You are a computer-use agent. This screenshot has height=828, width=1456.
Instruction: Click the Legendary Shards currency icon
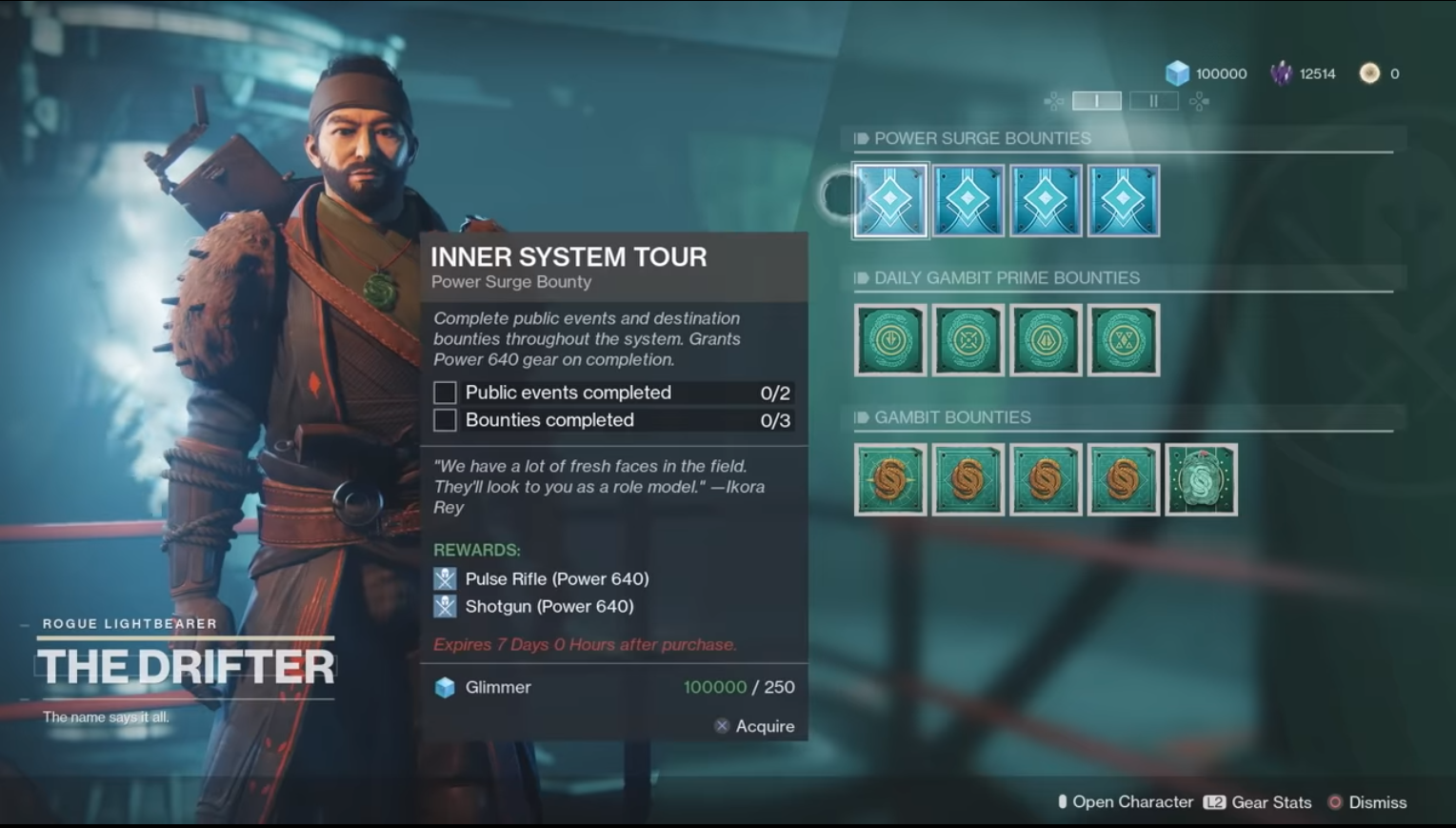[x=1281, y=72]
